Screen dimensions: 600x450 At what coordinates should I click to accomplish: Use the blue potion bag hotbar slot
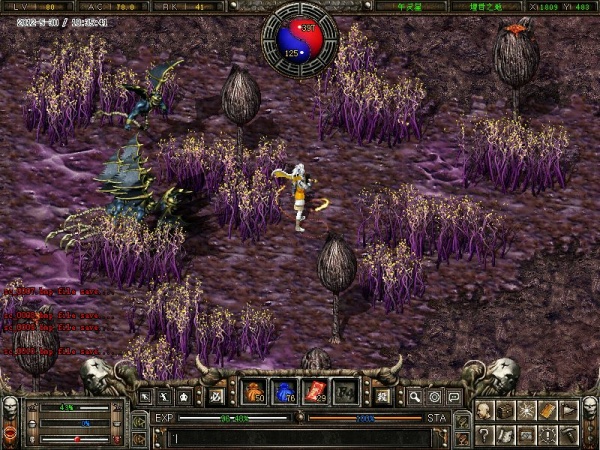[285, 393]
